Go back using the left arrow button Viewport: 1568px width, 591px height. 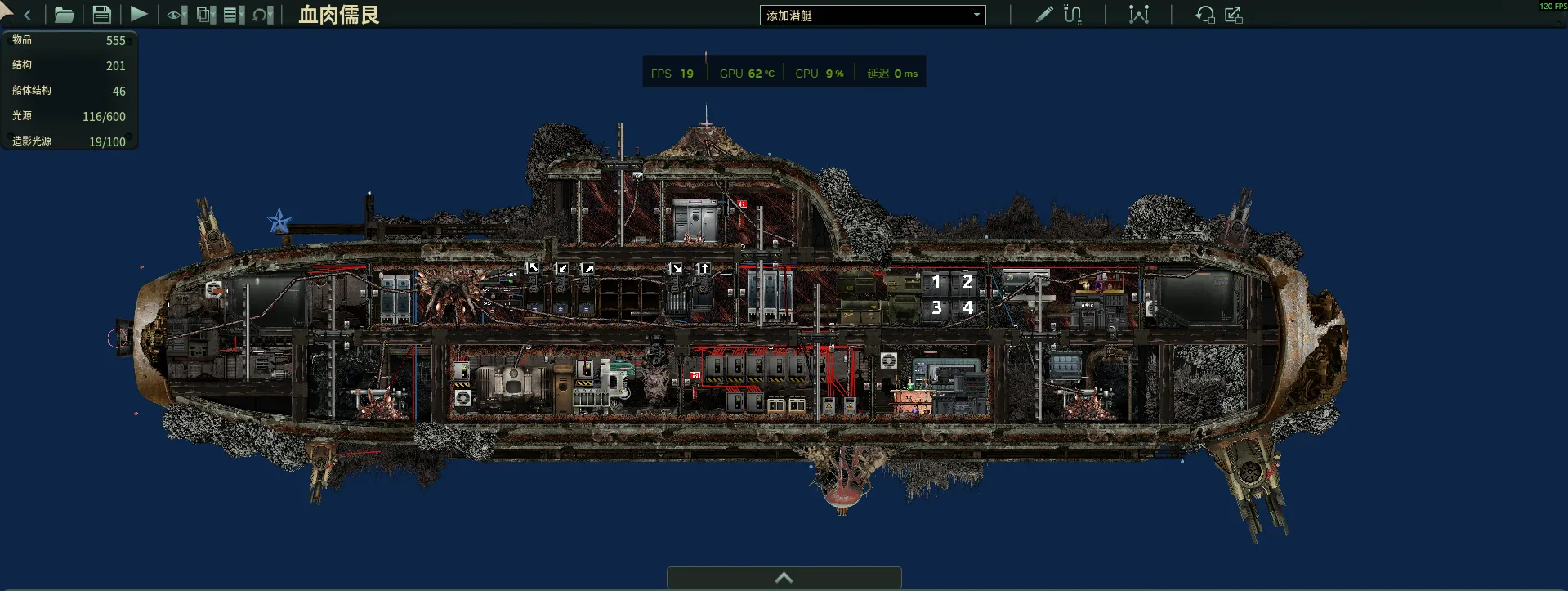[x=27, y=15]
